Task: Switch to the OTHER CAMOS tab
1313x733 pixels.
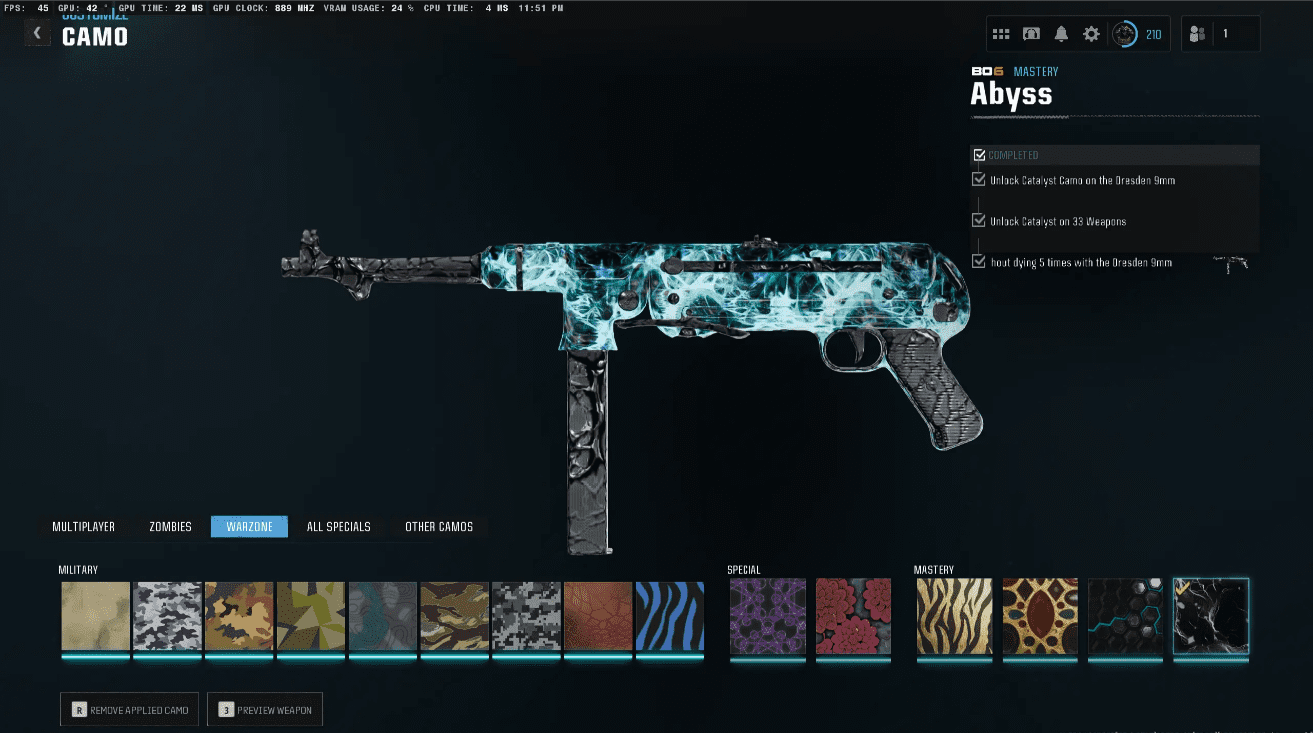Action: coord(439,526)
